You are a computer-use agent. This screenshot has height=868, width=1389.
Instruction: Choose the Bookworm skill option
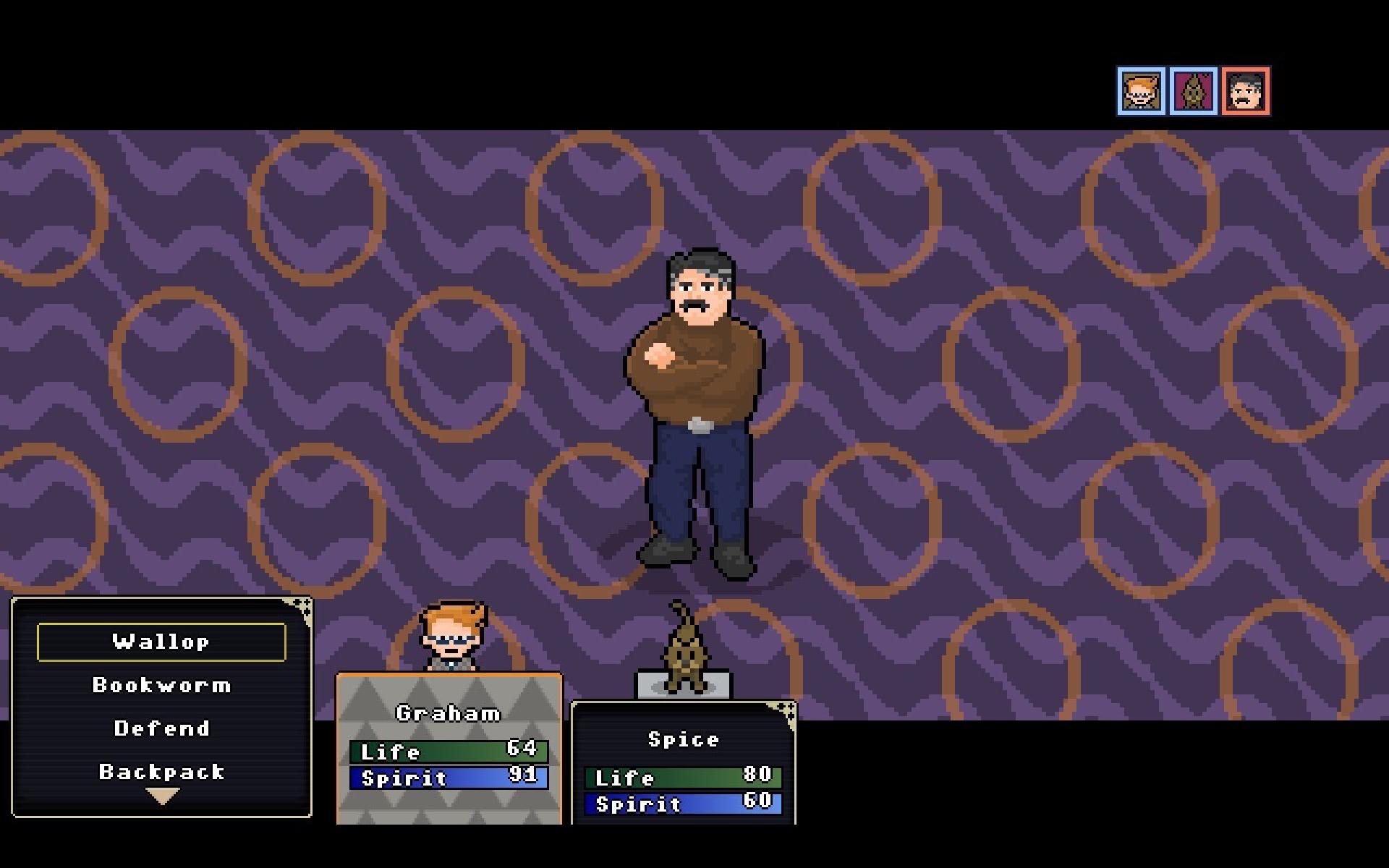pos(161,685)
